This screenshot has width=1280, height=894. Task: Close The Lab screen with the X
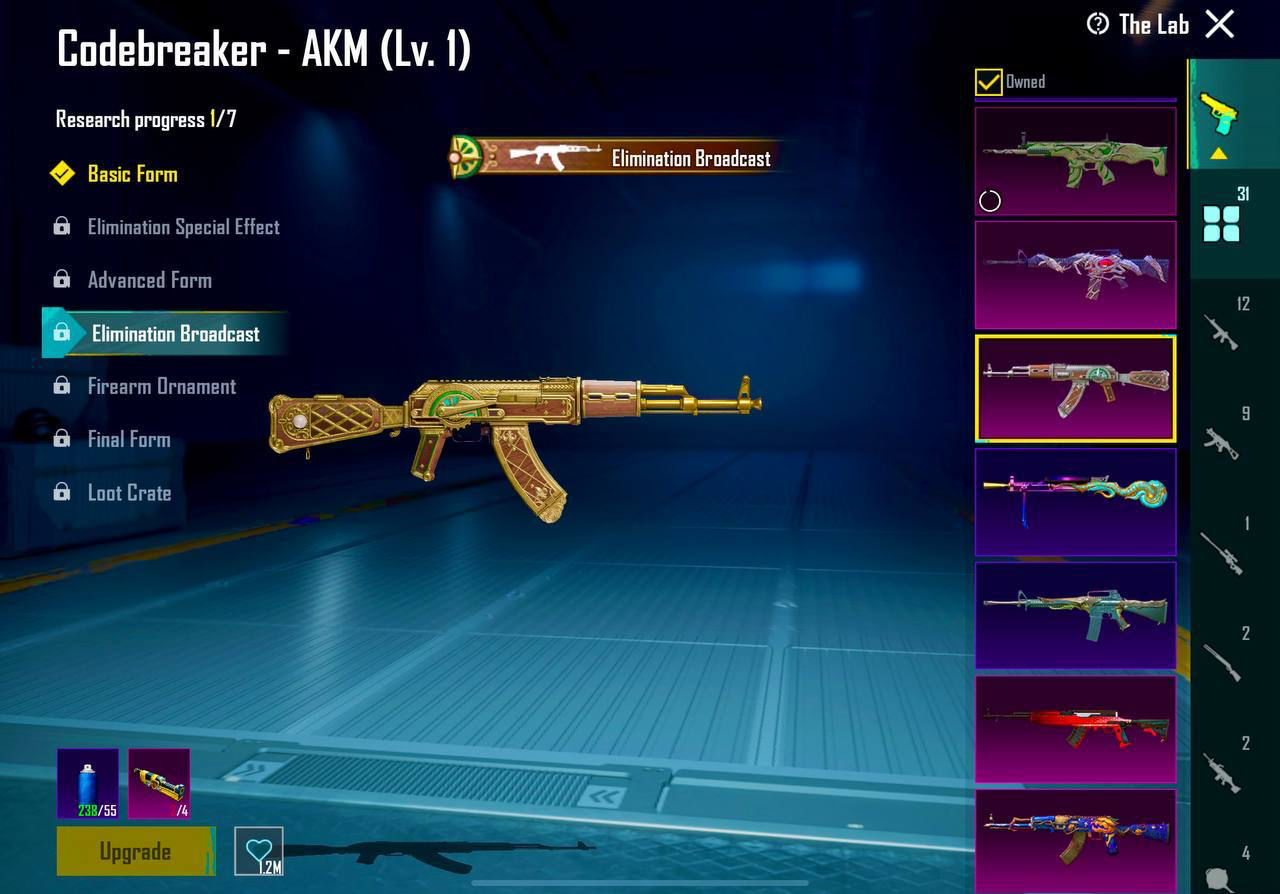[x=1220, y=24]
